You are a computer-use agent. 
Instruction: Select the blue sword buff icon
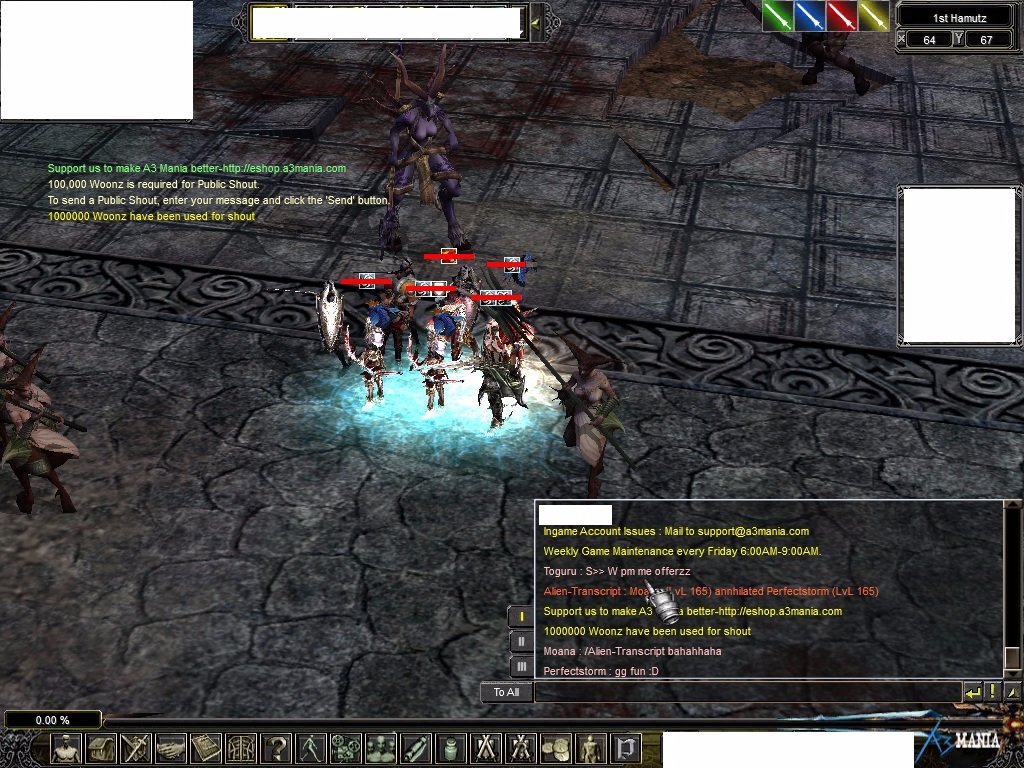click(x=809, y=16)
